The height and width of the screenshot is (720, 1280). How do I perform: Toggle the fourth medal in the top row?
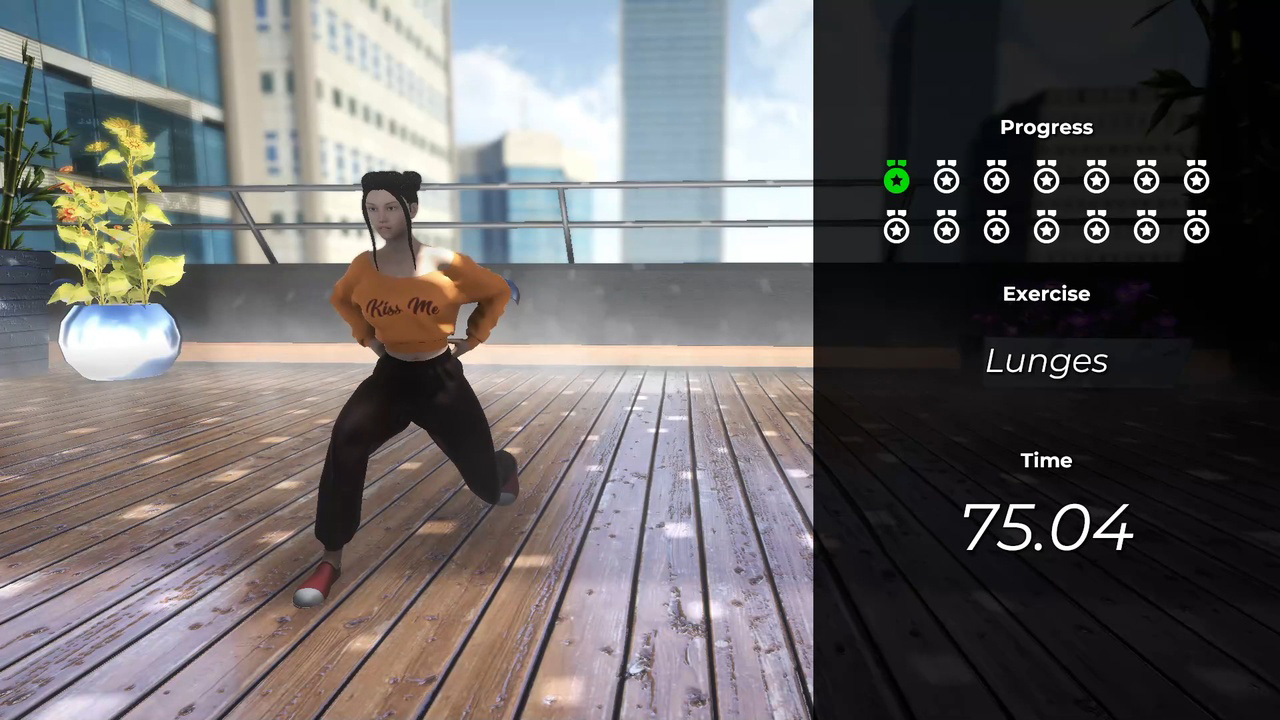(x=1046, y=179)
